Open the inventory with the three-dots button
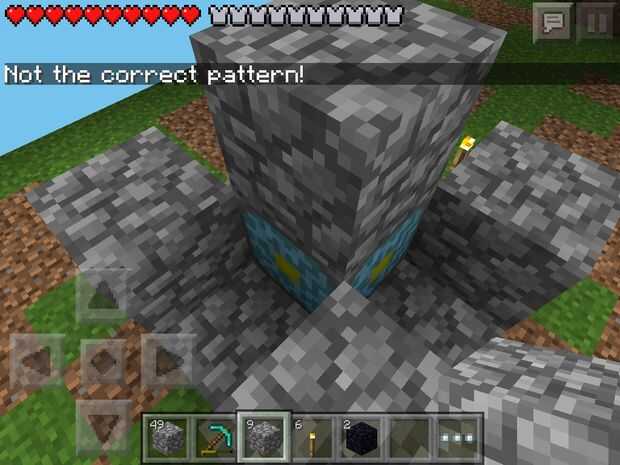Image resolution: width=620 pixels, height=465 pixels. coord(459,437)
